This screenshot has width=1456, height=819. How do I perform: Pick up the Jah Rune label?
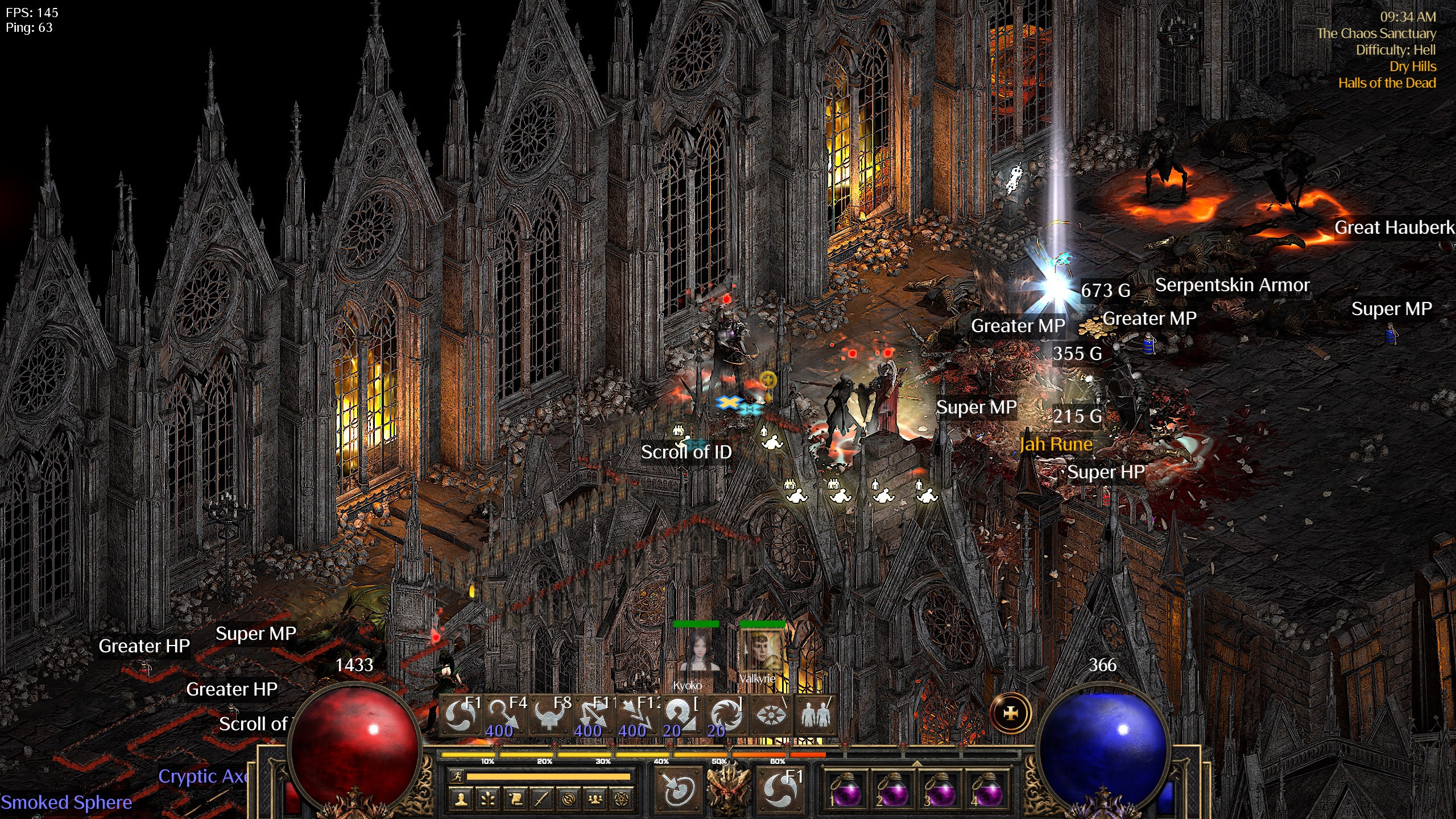click(x=1056, y=444)
